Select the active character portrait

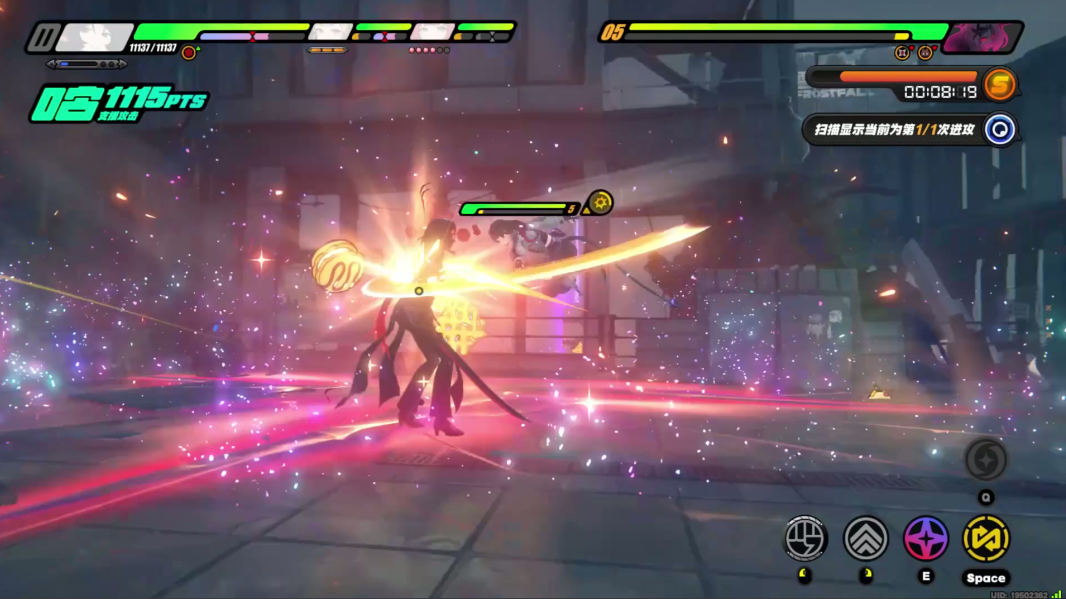tap(94, 38)
